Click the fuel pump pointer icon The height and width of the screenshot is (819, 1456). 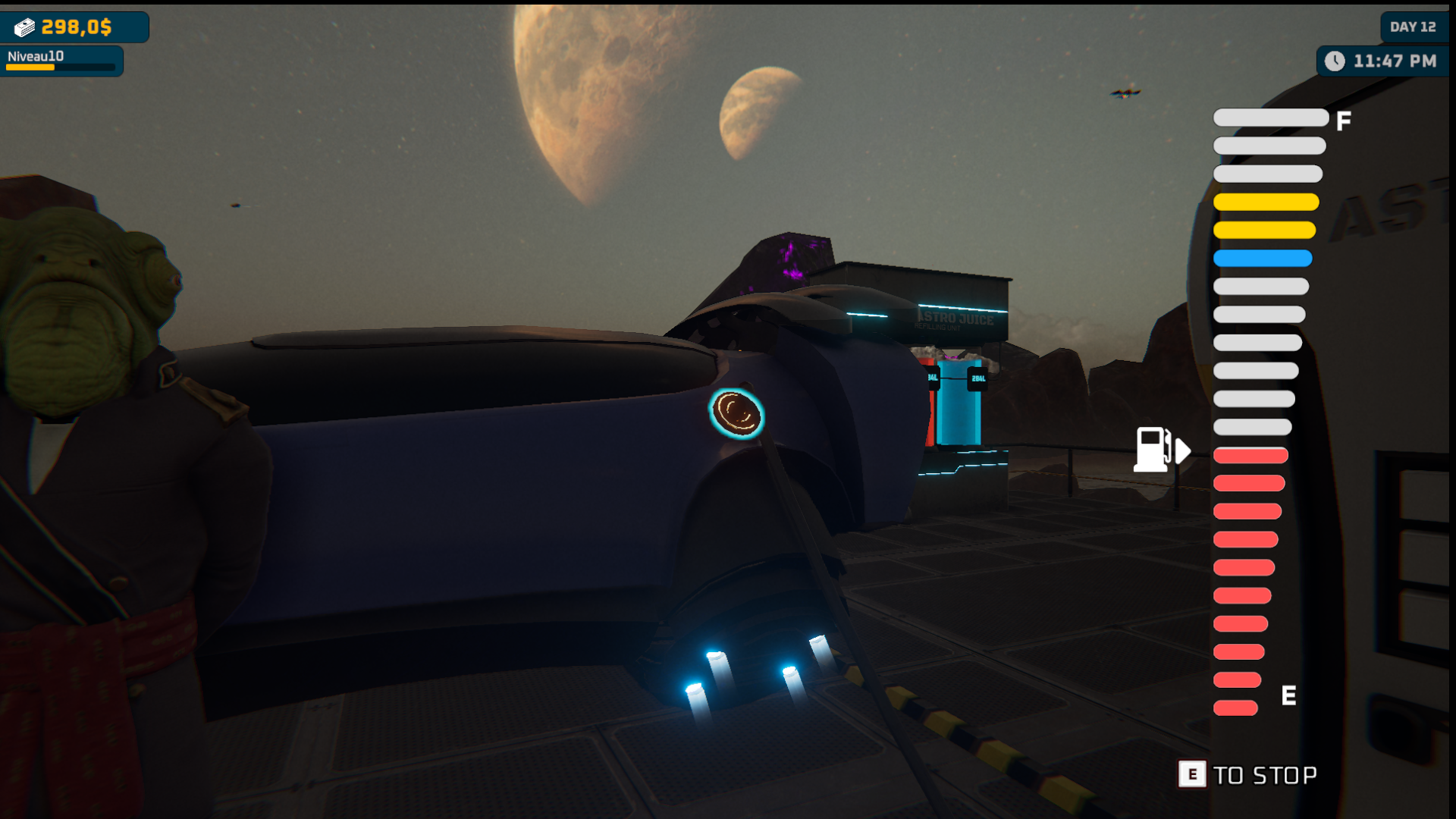(x=1160, y=450)
